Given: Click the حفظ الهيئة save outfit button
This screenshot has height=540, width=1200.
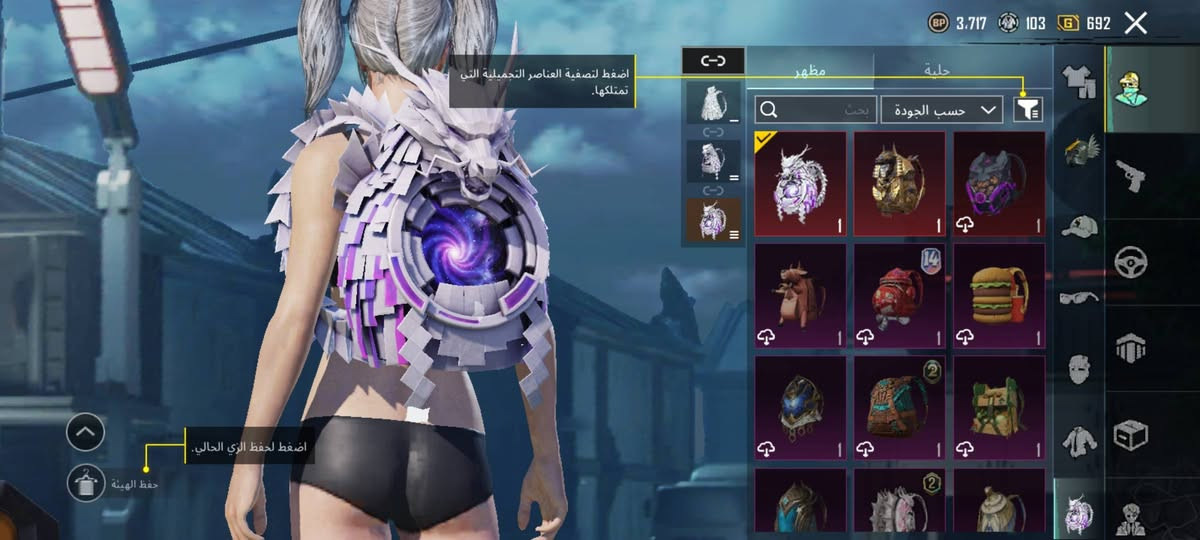Looking at the screenshot, I should [87, 484].
